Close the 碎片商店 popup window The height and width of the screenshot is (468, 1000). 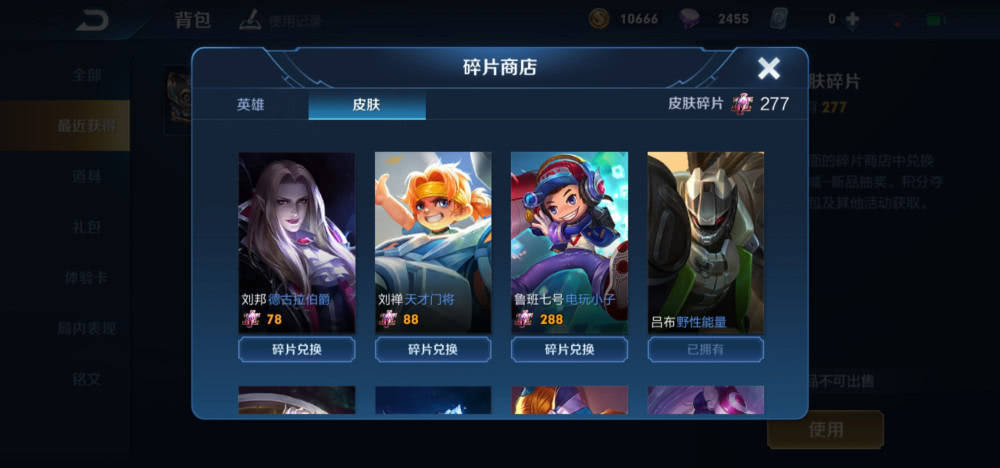coord(768,68)
